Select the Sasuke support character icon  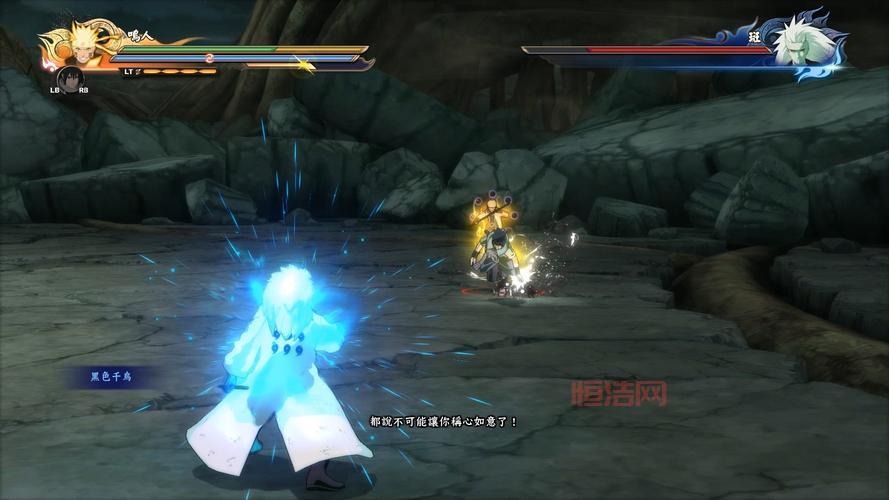(69, 78)
